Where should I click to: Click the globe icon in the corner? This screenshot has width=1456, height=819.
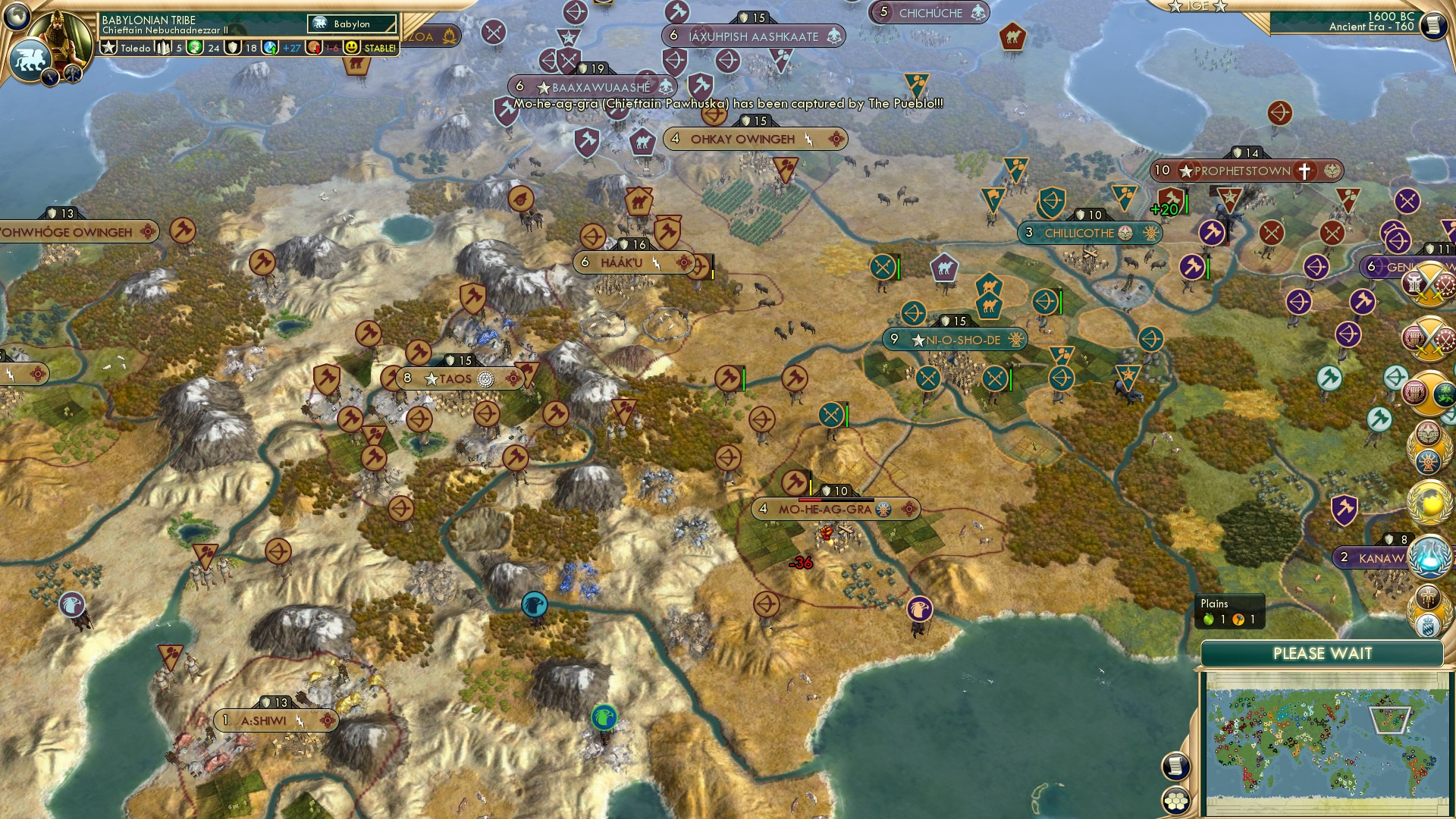[16, 16]
